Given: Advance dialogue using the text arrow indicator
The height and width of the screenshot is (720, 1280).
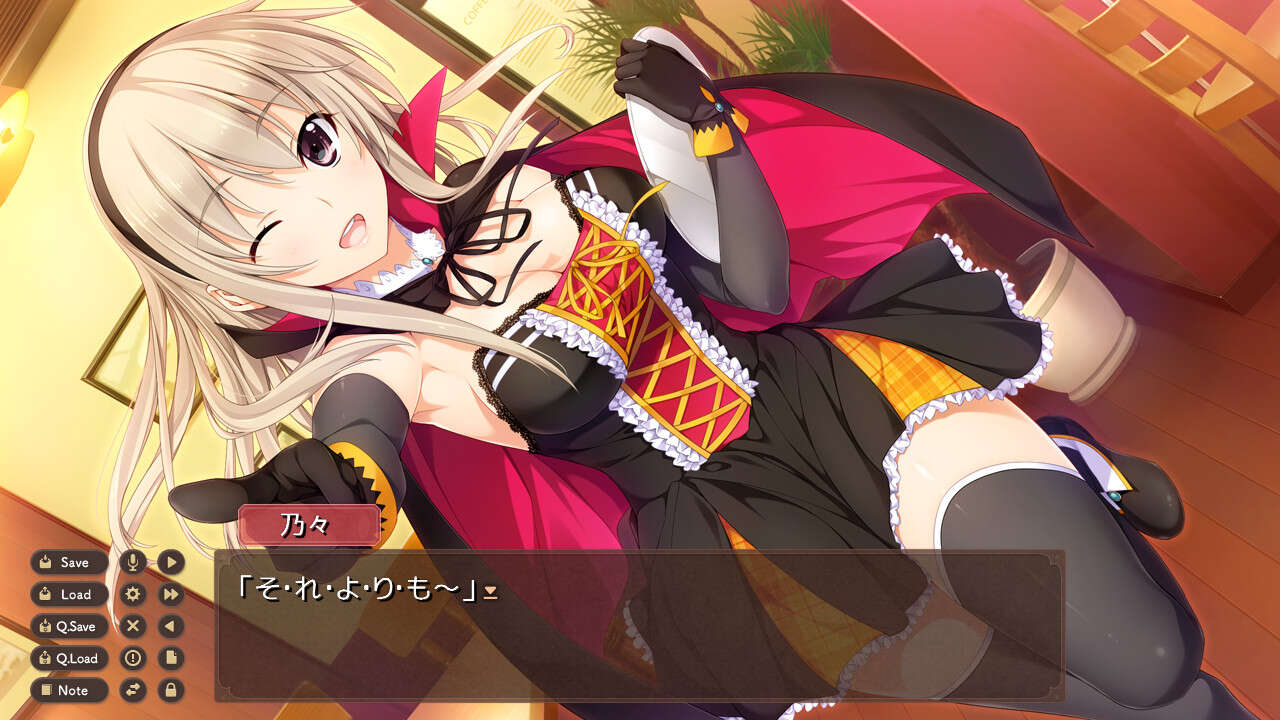Looking at the screenshot, I should tap(490, 593).
